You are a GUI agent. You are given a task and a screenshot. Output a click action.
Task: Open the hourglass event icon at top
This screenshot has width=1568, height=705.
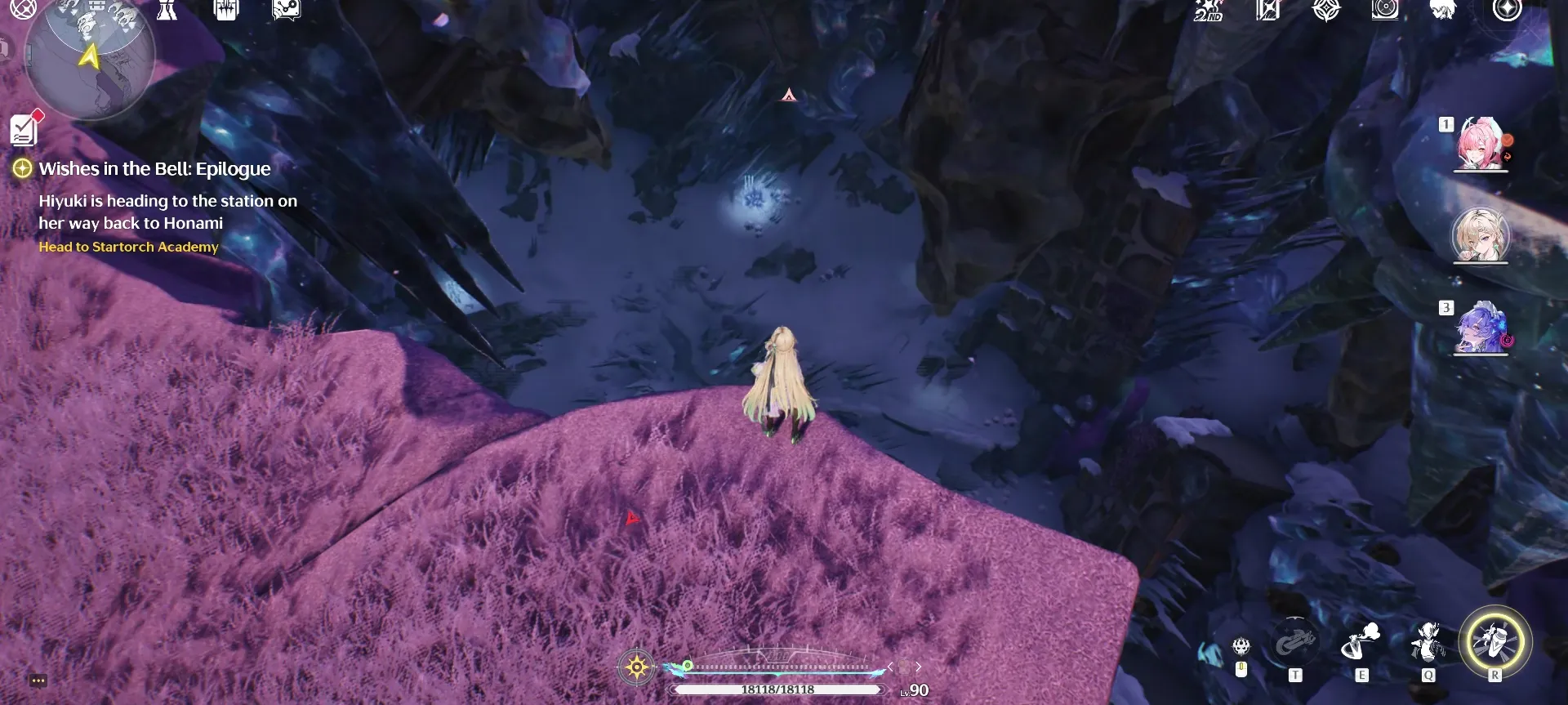pyautogui.click(x=167, y=11)
